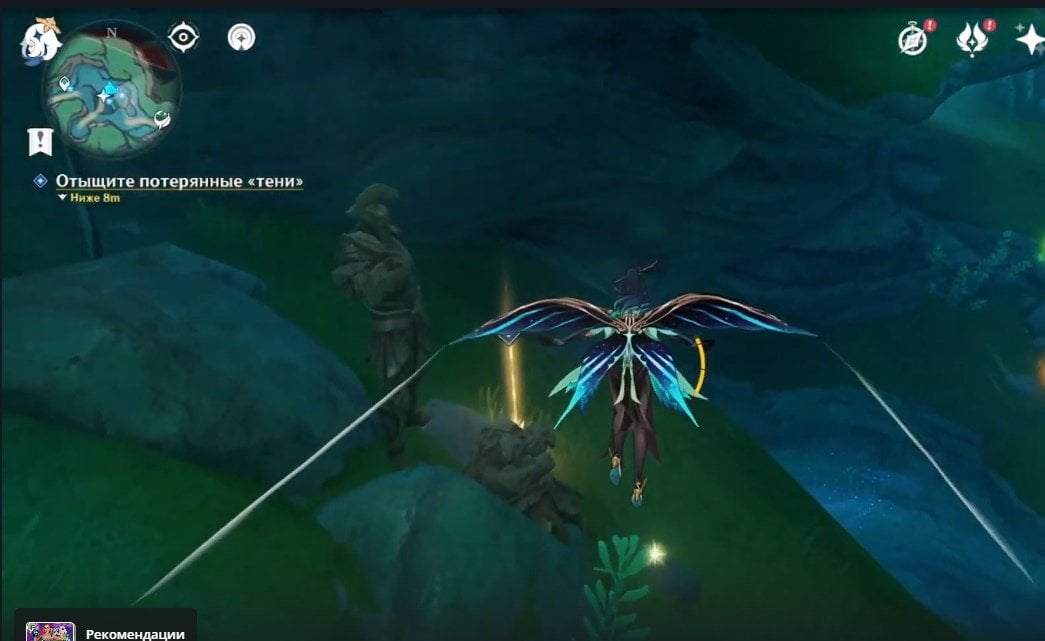This screenshot has height=641, width=1045.
Task: Open the four-pointed star Wish icon
Action: [x=1029, y=39]
